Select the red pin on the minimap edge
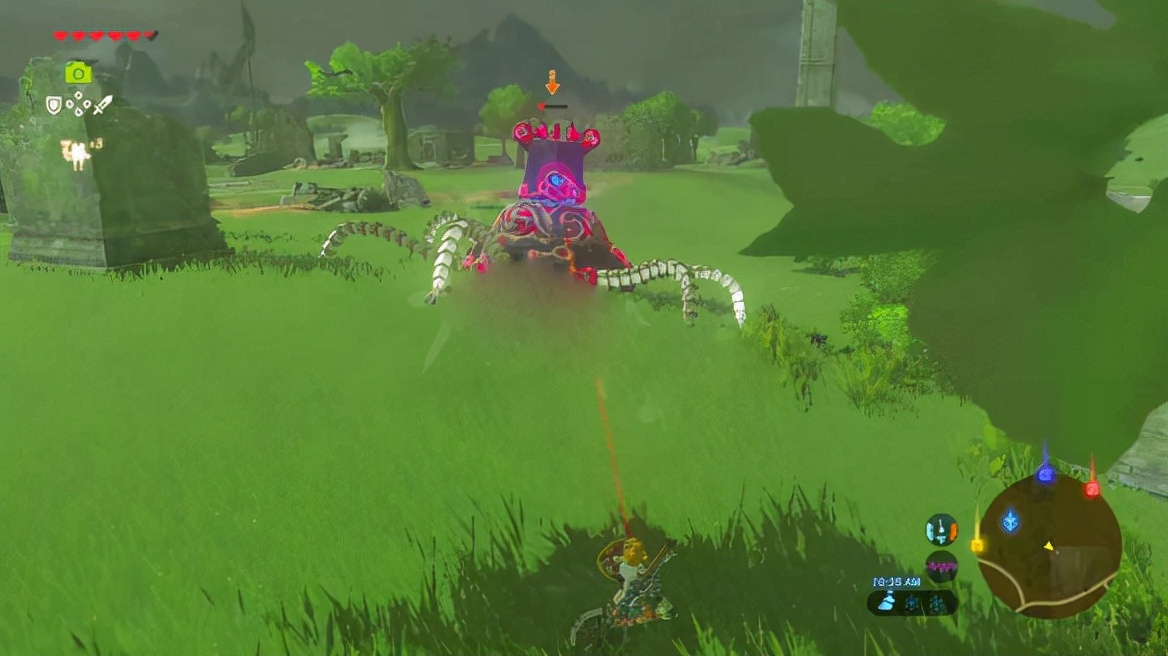 (x=1092, y=487)
